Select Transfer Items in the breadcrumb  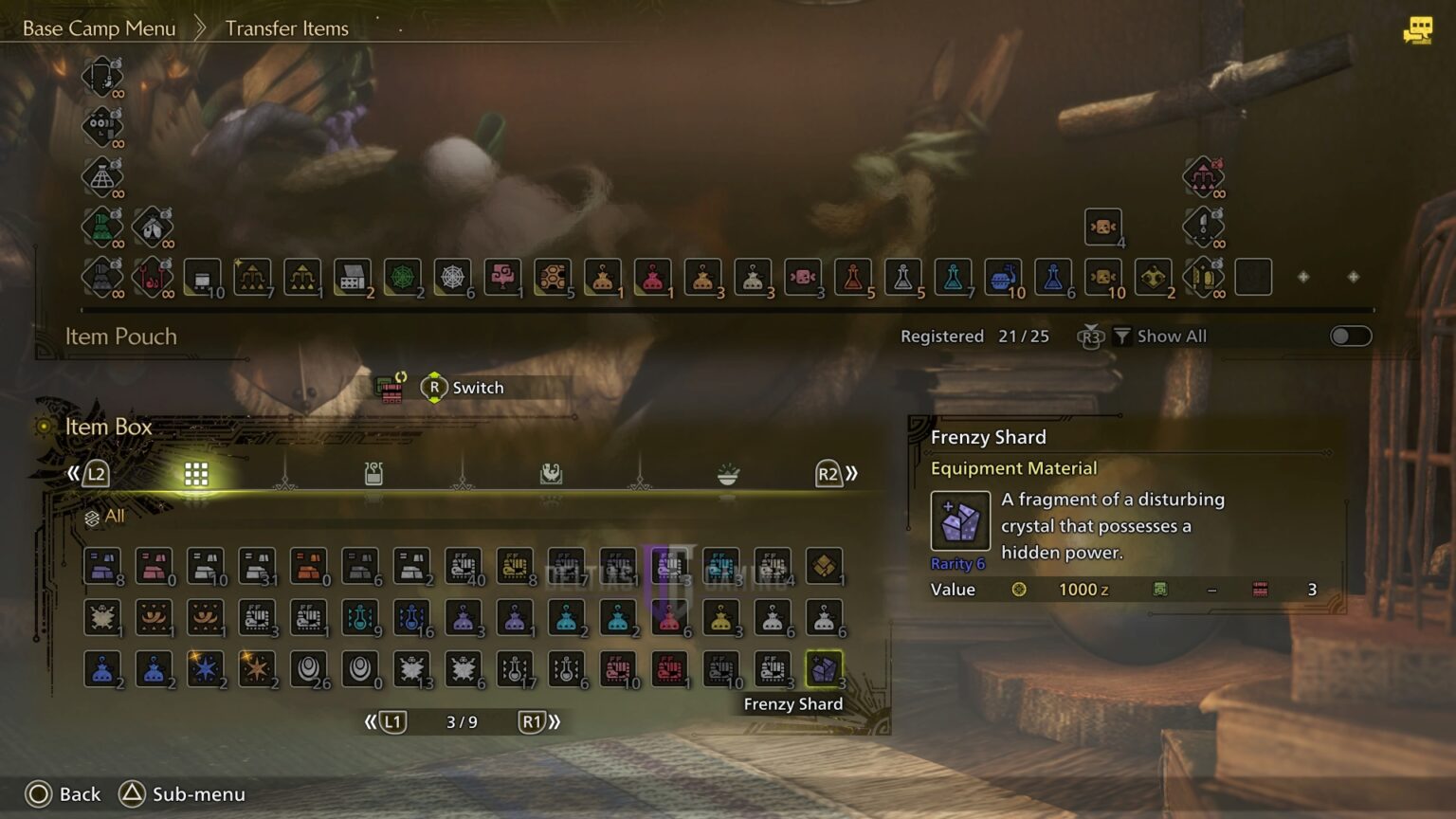coord(286,27)
